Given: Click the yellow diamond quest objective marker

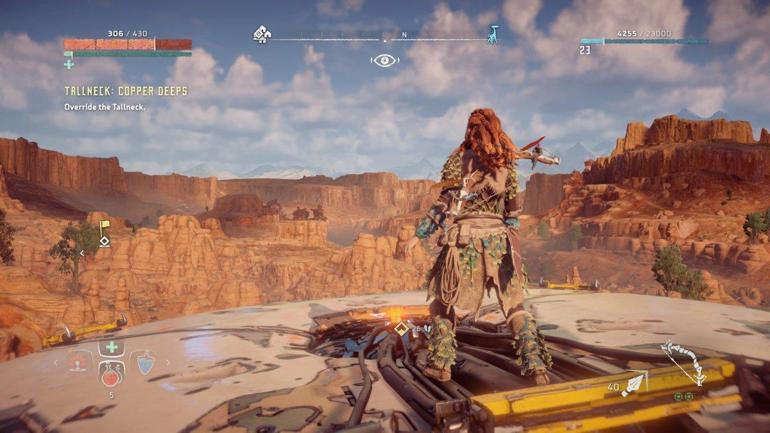Looking at the screenshot, I should click(x=401, y=327).
